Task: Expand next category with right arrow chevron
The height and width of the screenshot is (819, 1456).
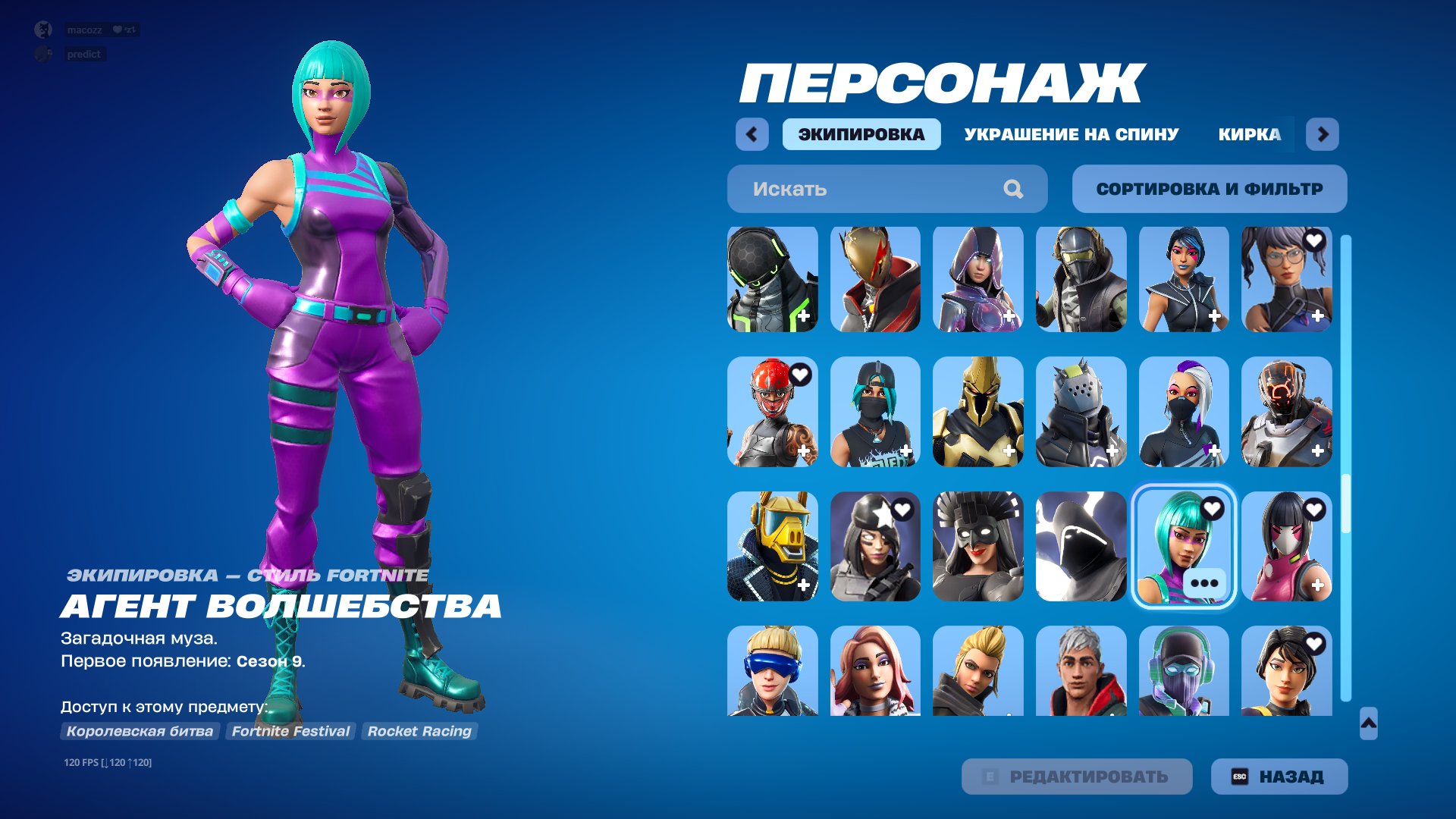Action: [1323, 133]
